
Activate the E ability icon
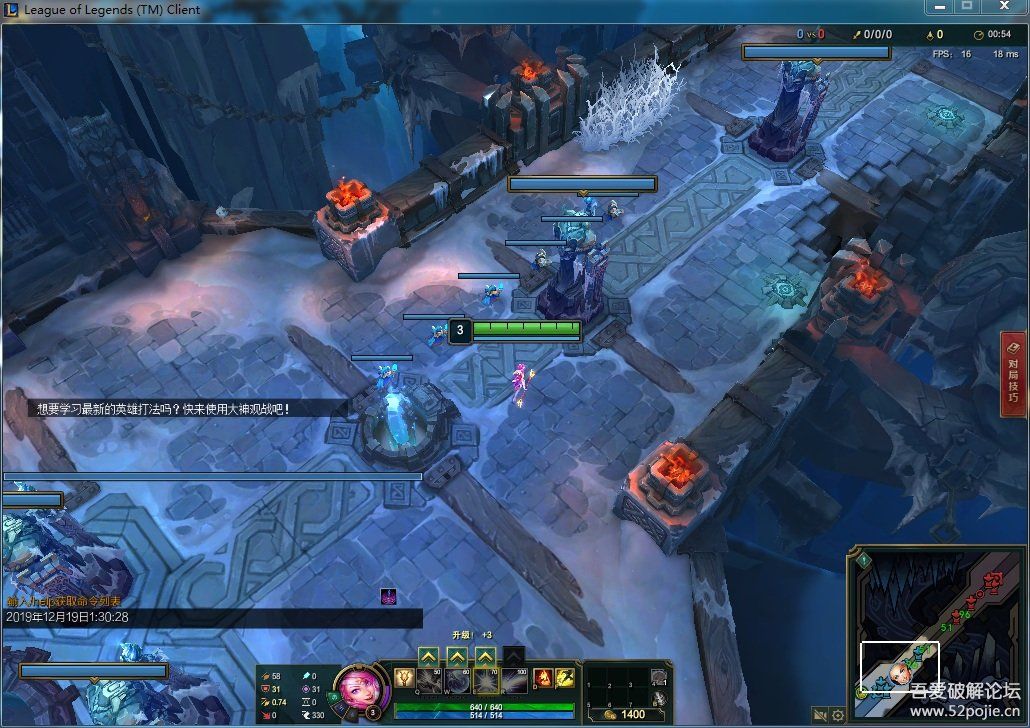coord(485,681)
